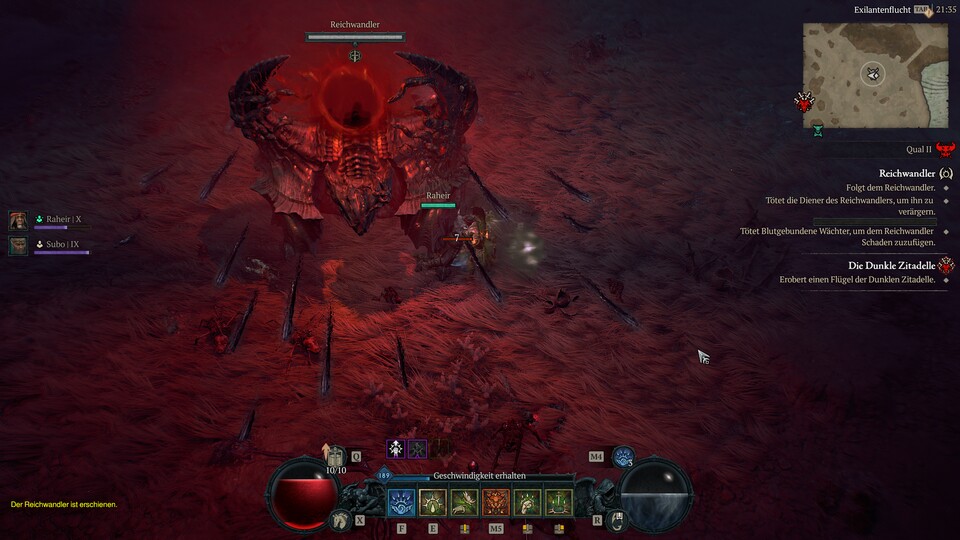960x540 pixels.
Task: Select Subo's portrait in the party list
Action: [18, 245]
